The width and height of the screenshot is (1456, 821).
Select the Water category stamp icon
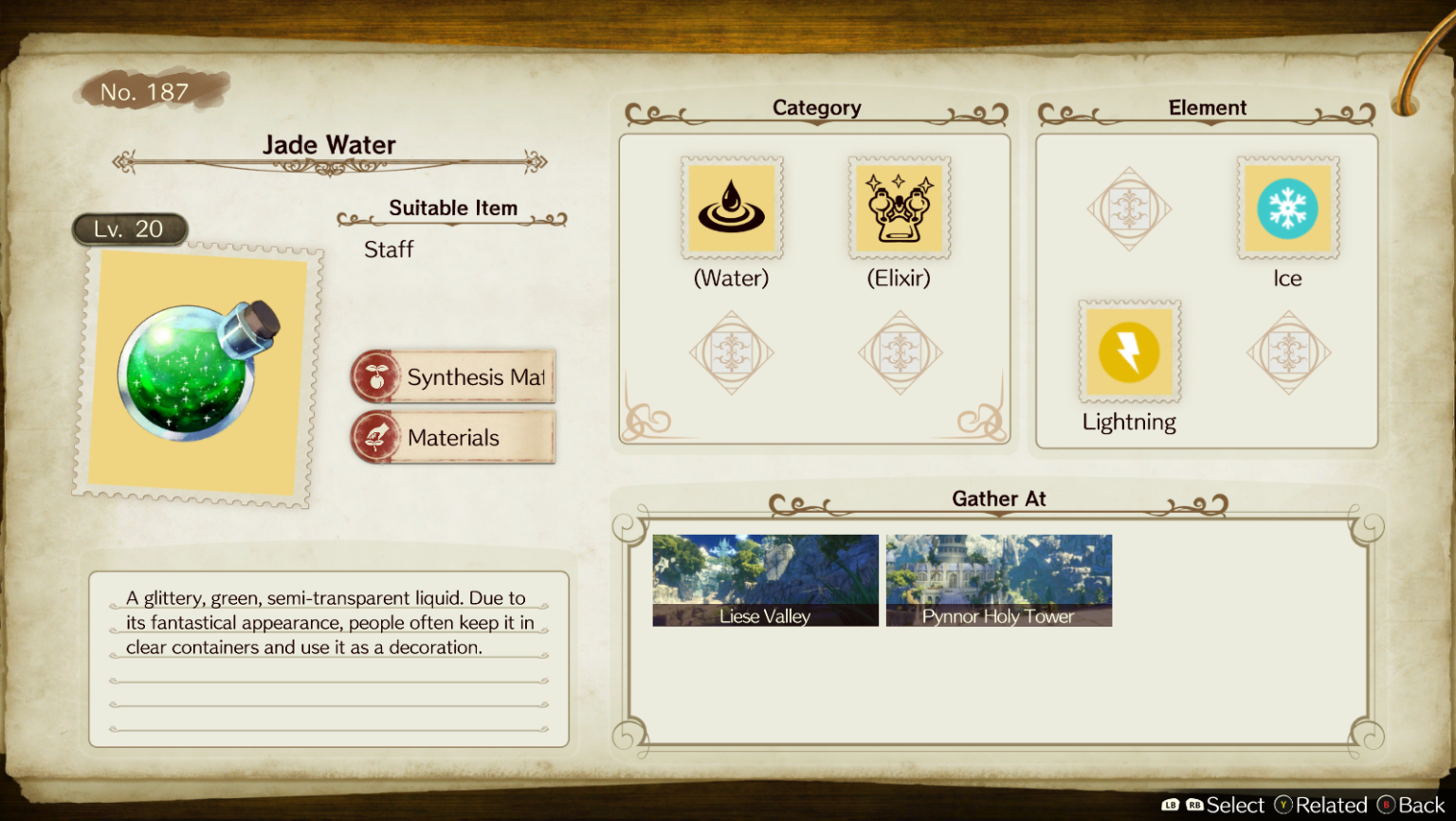[x=731, y=208]
